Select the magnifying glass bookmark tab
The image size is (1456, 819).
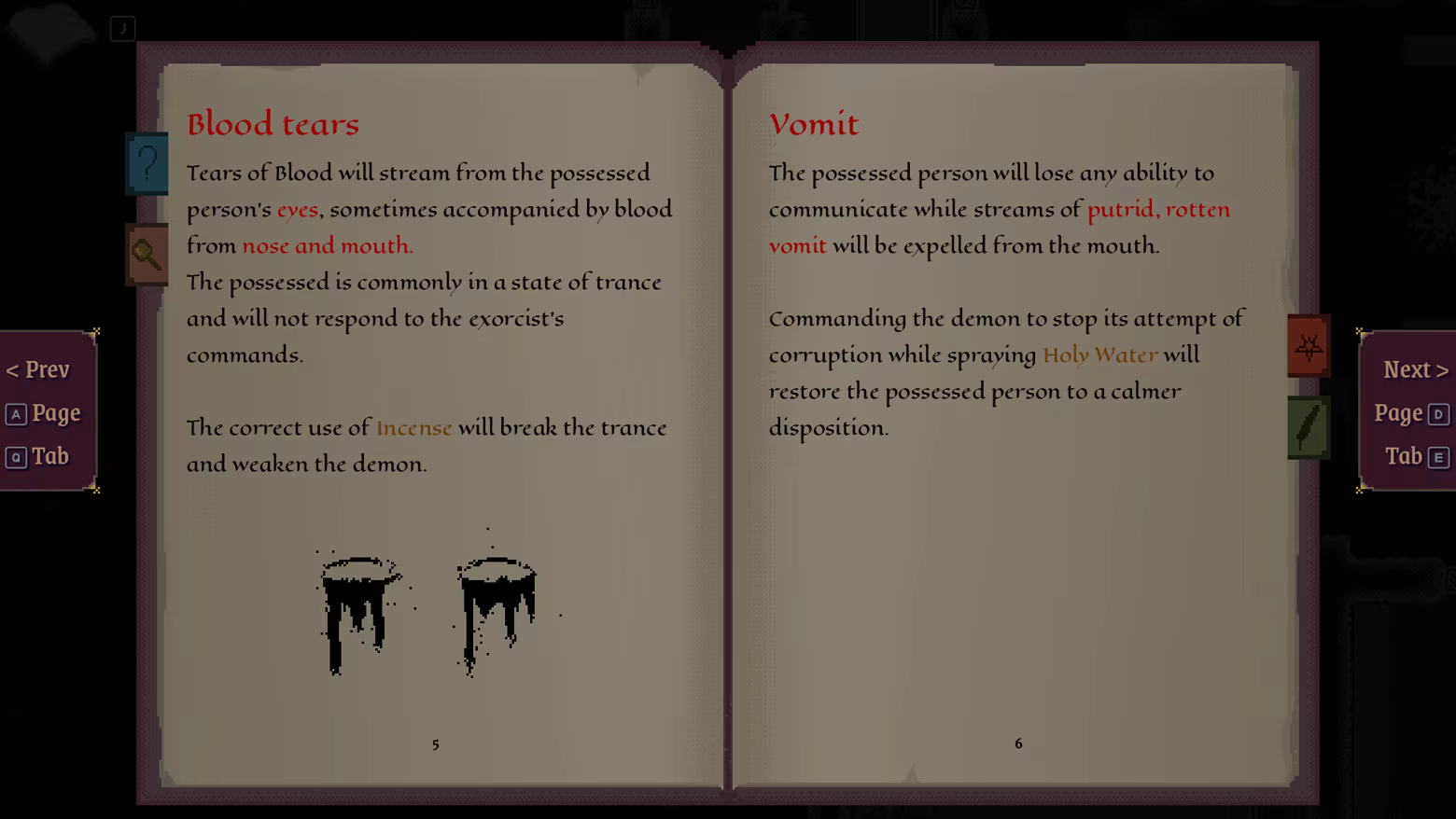click(147, 254)
